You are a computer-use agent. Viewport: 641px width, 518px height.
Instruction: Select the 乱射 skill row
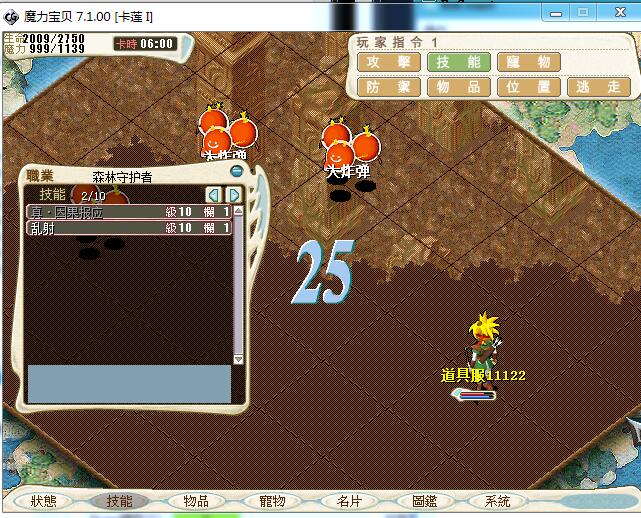[x=129, y=228]
